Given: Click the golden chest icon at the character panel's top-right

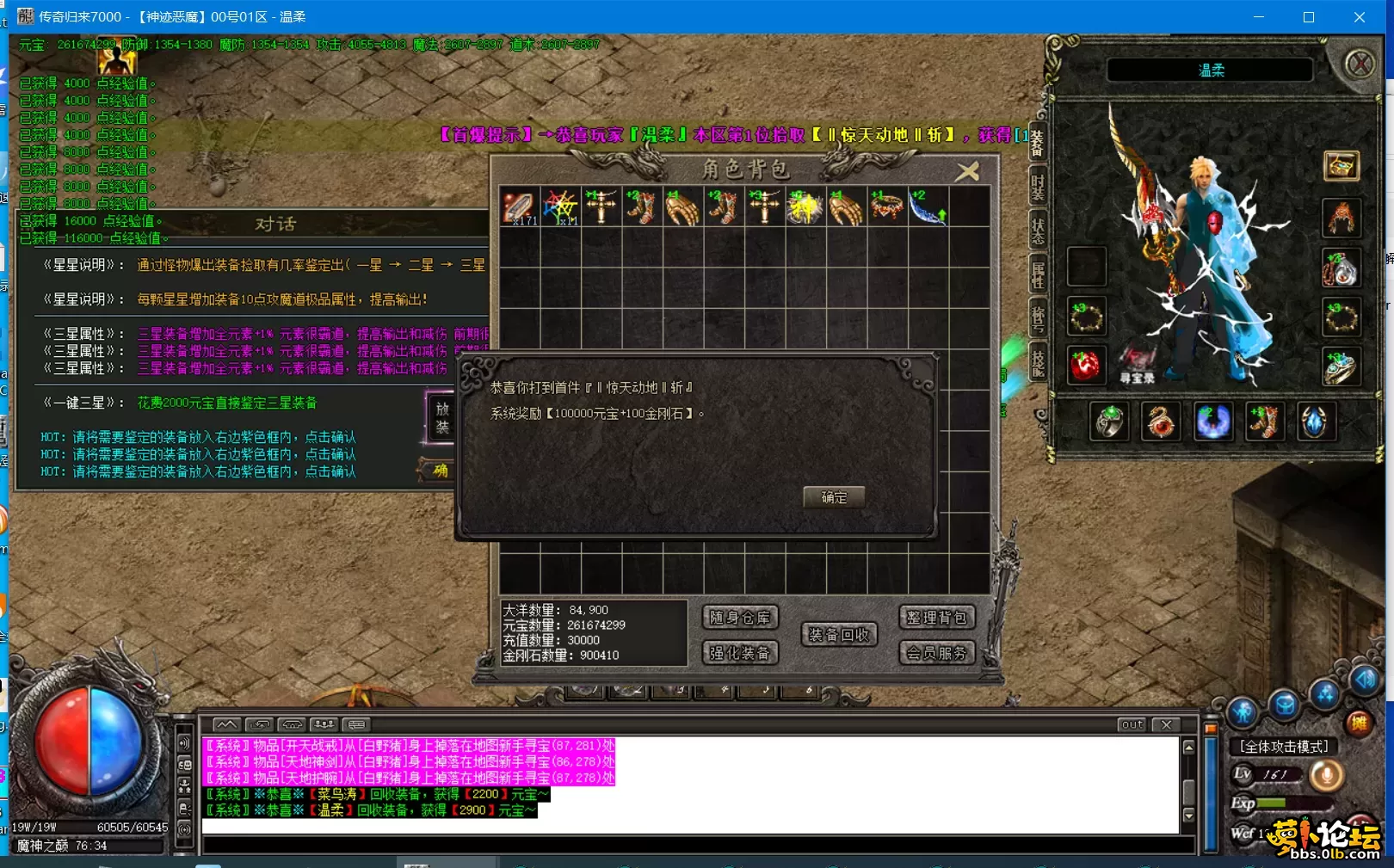Looking at the screenshot, I should (1341, 166).
